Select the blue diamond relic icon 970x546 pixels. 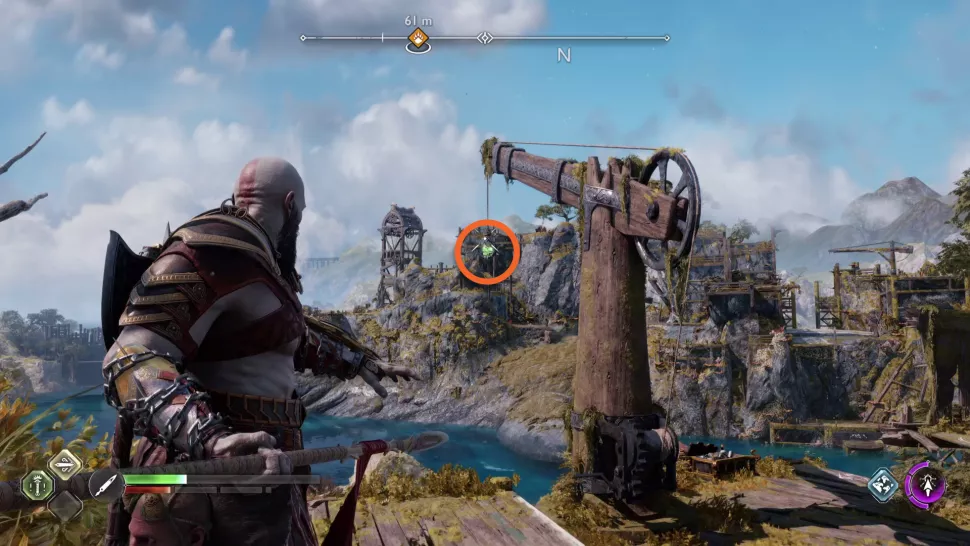(882, 485)
